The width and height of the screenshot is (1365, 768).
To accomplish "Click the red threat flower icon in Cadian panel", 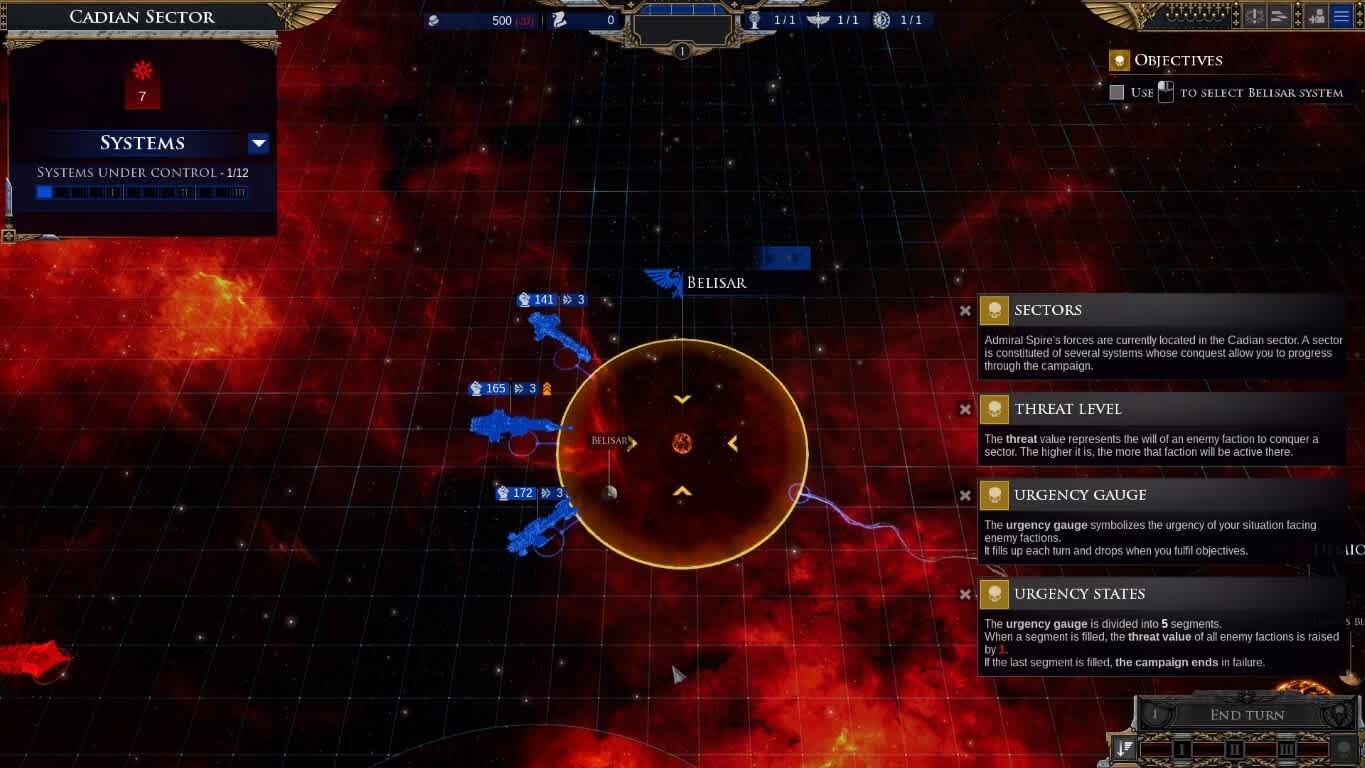I will pyautogui.click(x=142, y=70).
